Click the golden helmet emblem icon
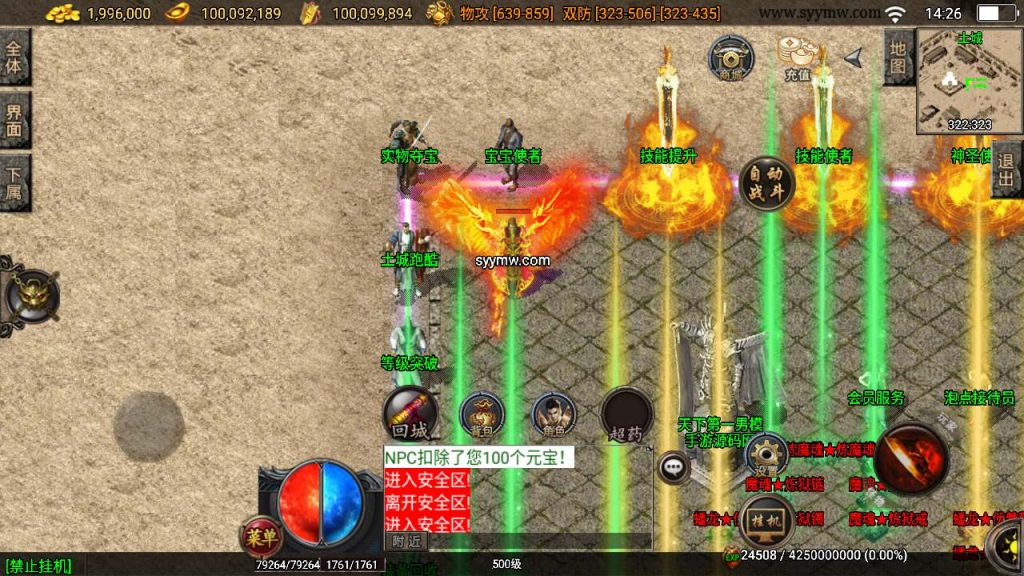Viewport: 1024px width, 576px height. 32,296
